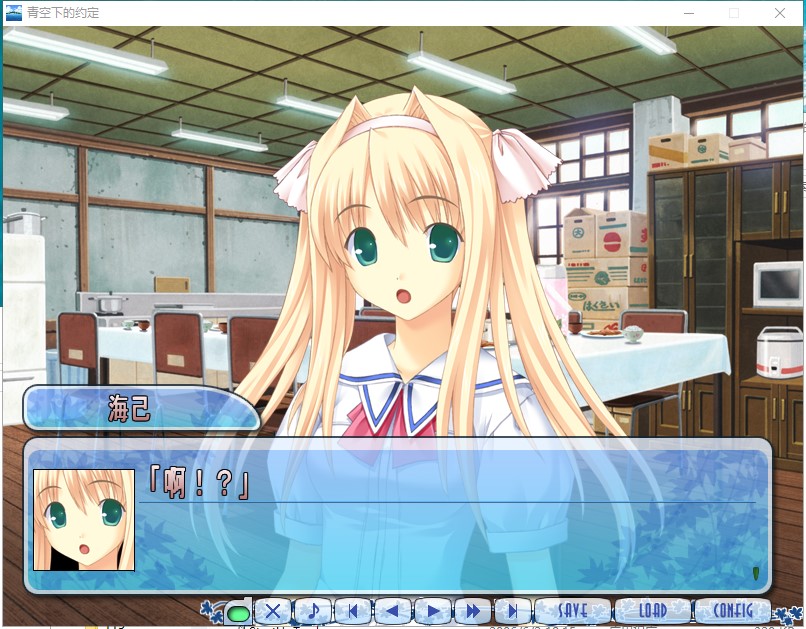Jump back with the skip-to-previous button
The width and height of the screenshot is (806, 629).
(352, 610)
